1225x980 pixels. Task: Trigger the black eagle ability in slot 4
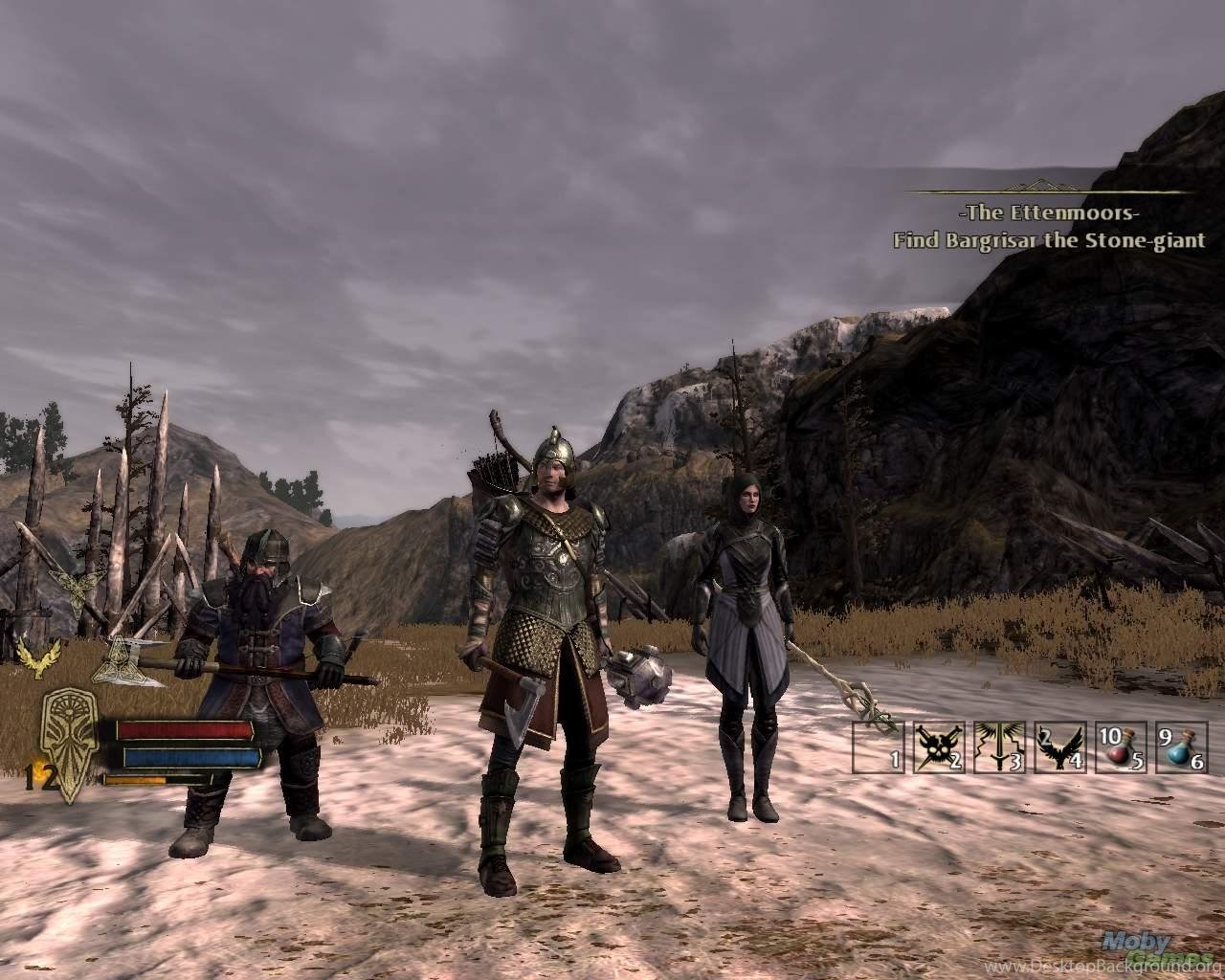(x=1059, y=747)
